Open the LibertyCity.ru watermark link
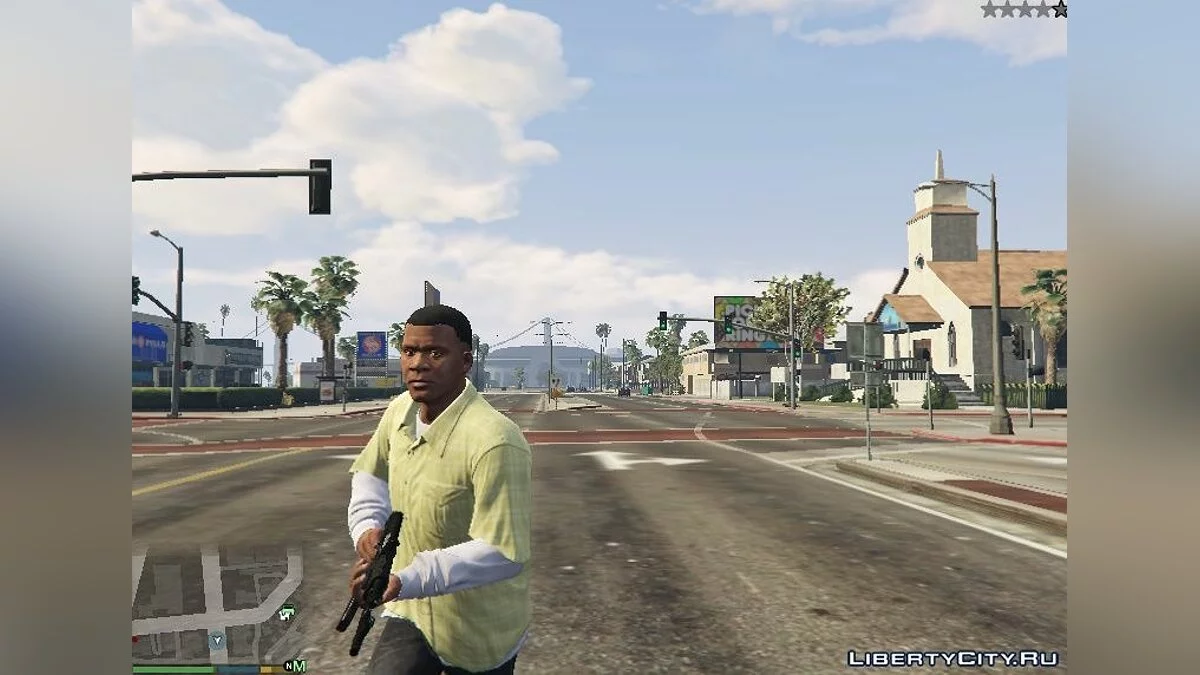The image size is (1200, 675). [x=953, y=658]
